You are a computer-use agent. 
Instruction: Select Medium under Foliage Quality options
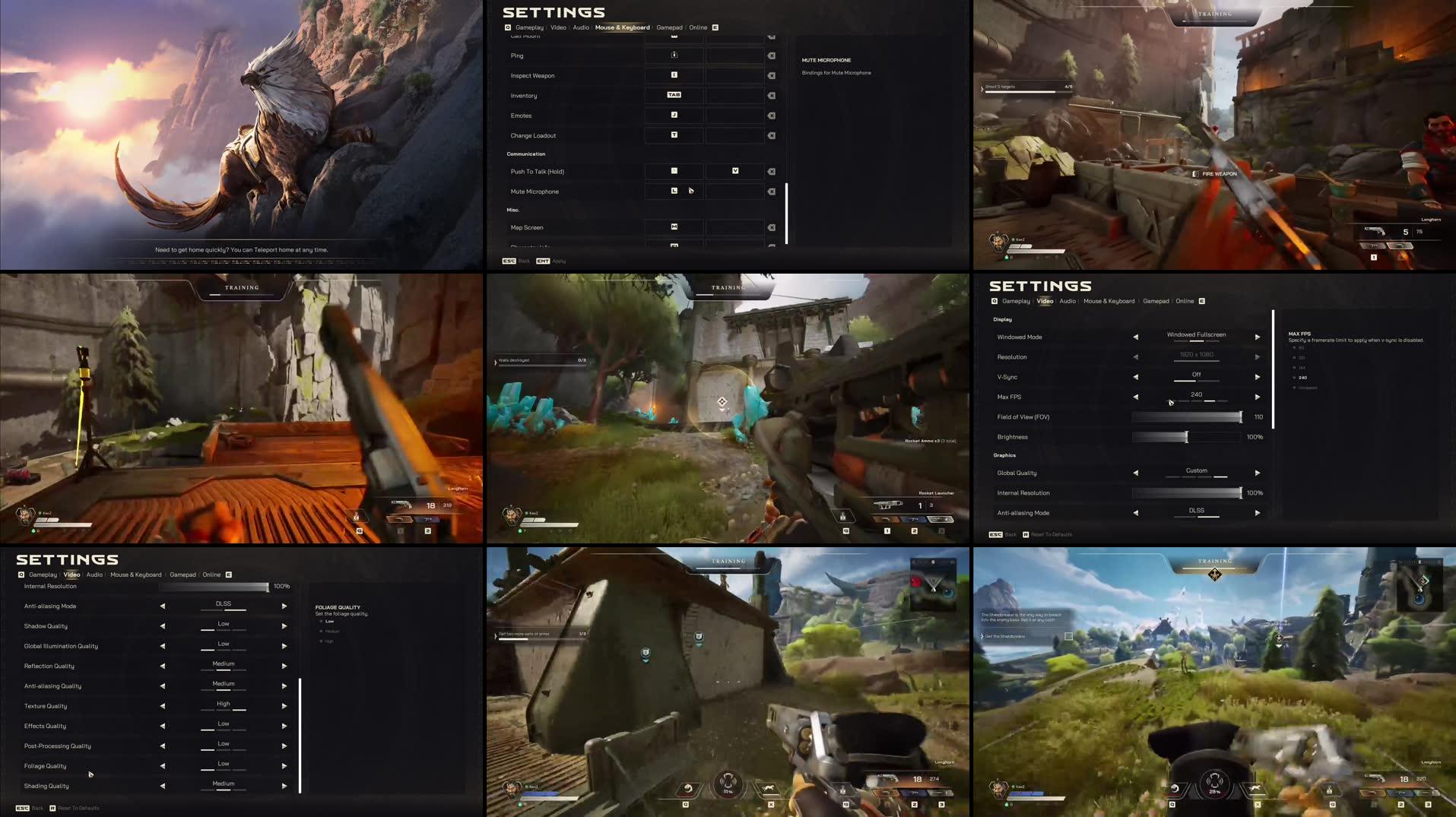click(x=332, y=631)
